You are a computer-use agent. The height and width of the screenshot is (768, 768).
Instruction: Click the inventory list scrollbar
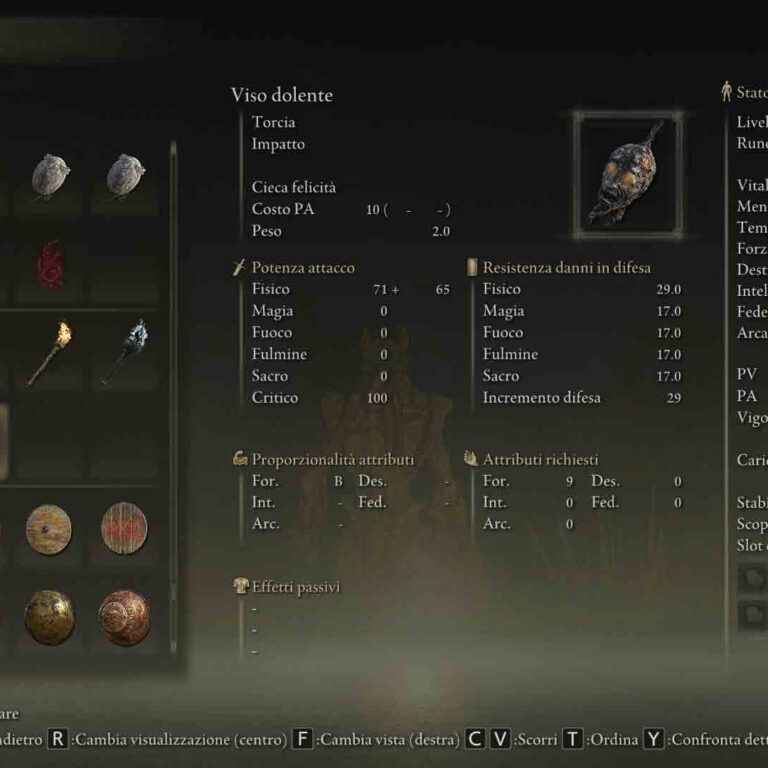click(173, 400)
